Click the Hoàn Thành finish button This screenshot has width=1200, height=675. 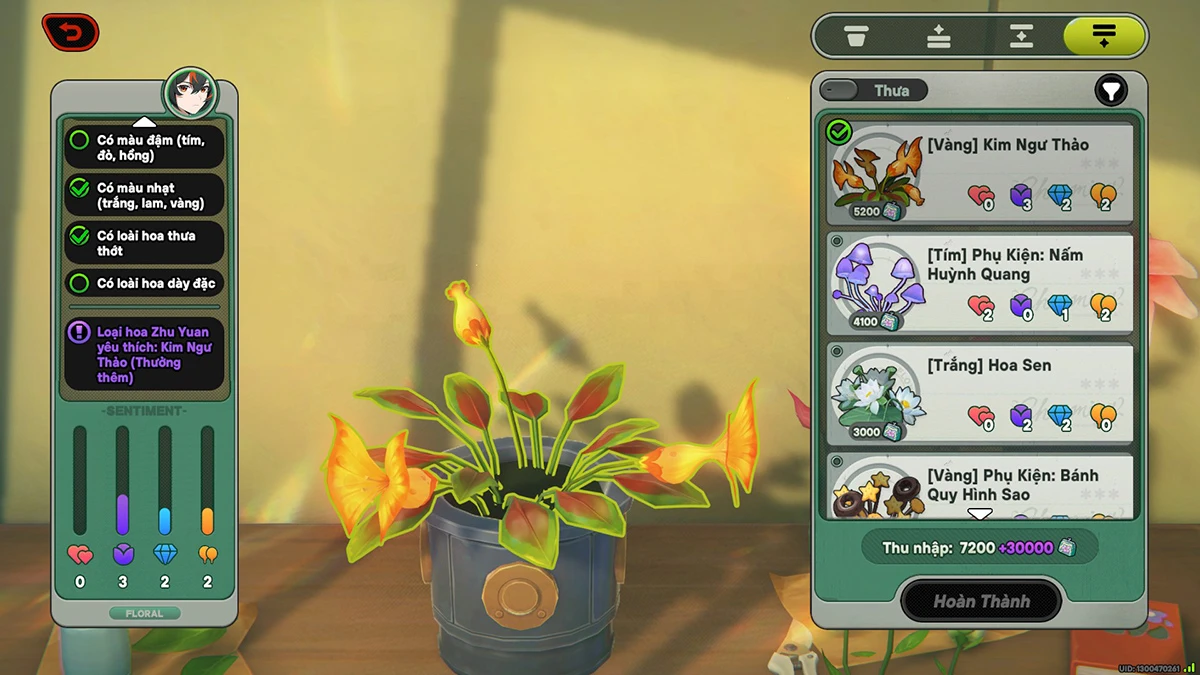click(x=980, y=601)
